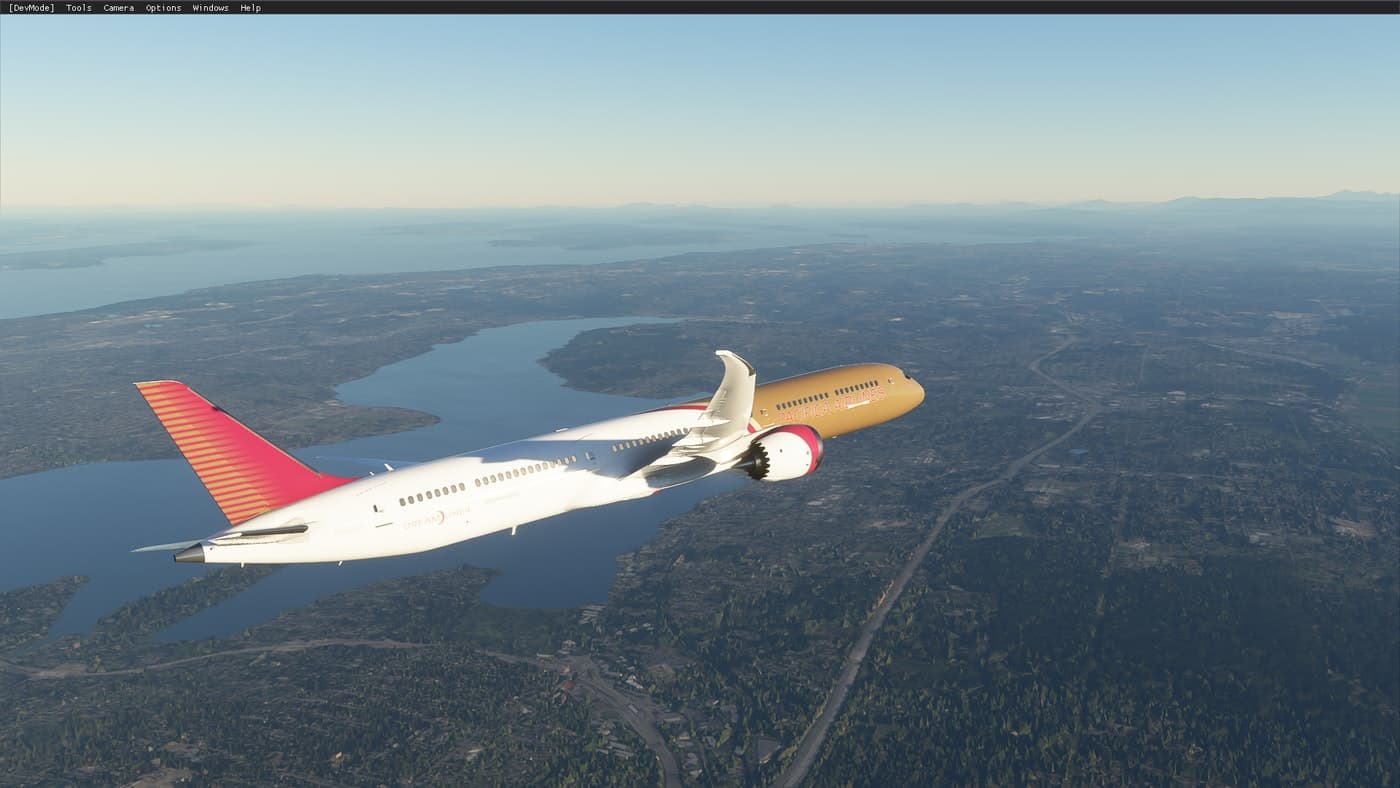The height and width of the screenshot is (788, 1400).
Task: Open the Options menu
Action: 163,8
